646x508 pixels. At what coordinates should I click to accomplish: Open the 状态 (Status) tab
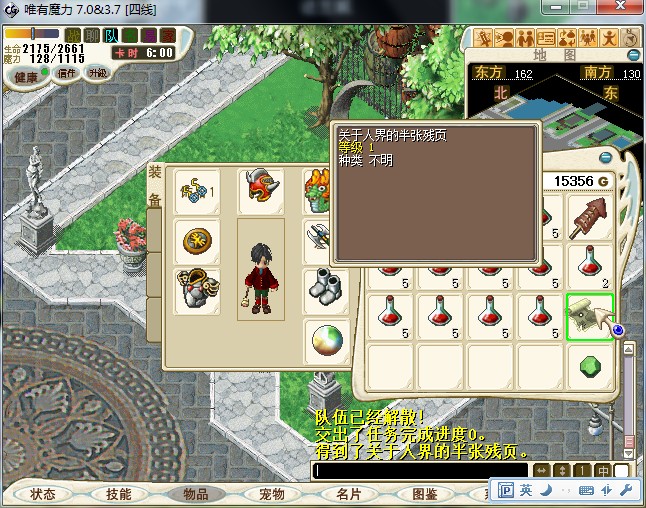point(43,494)
